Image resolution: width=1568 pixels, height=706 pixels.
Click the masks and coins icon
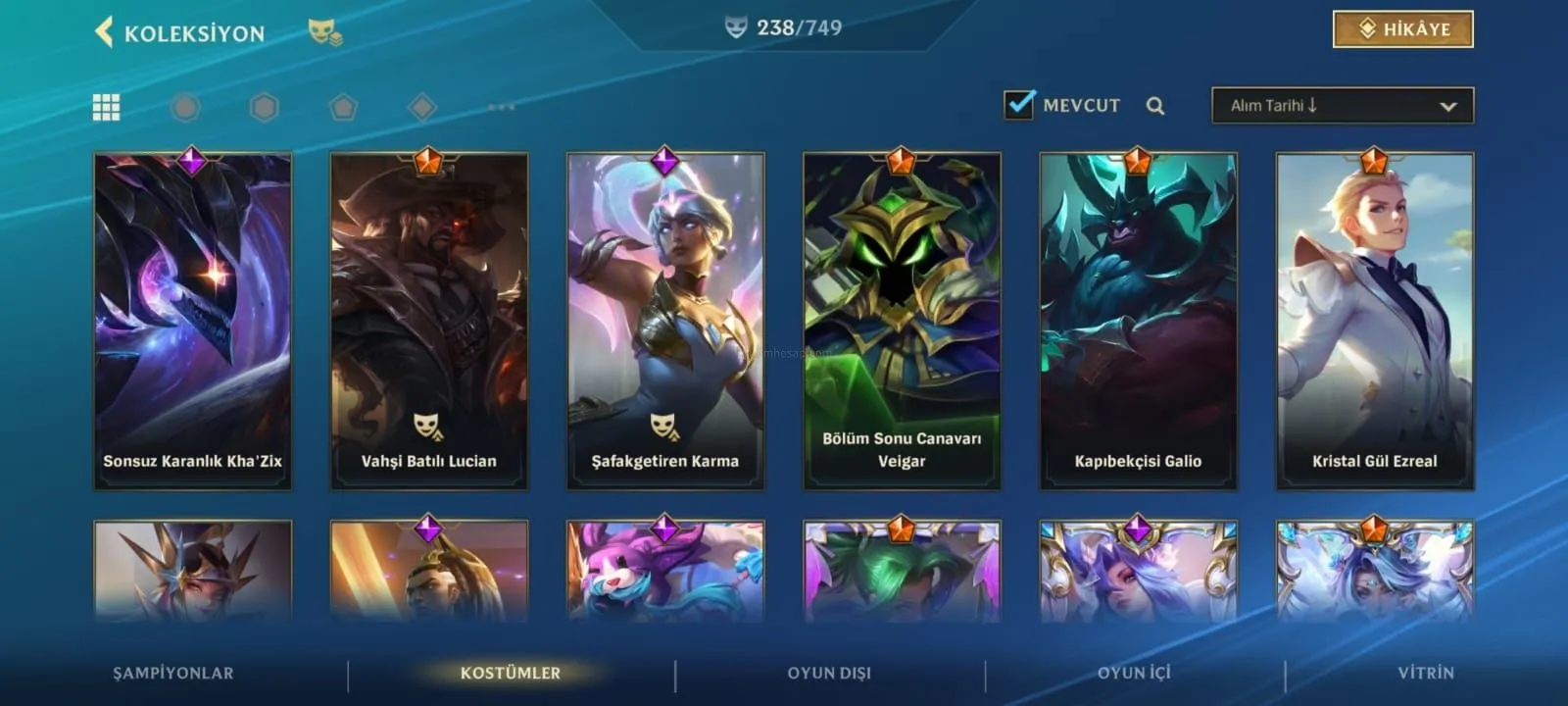click(325, 32)
